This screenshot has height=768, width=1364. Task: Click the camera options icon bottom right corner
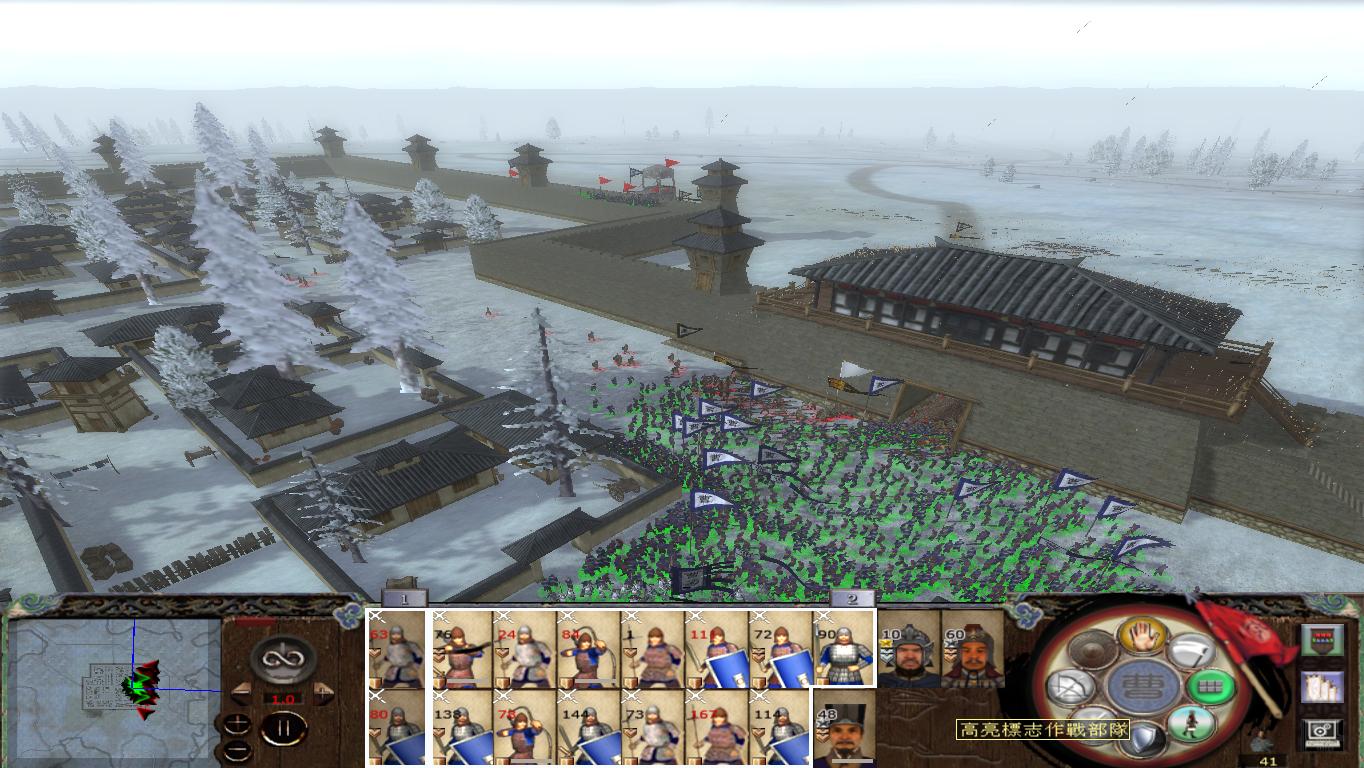pyautogui.click(x=1322, y=733)
